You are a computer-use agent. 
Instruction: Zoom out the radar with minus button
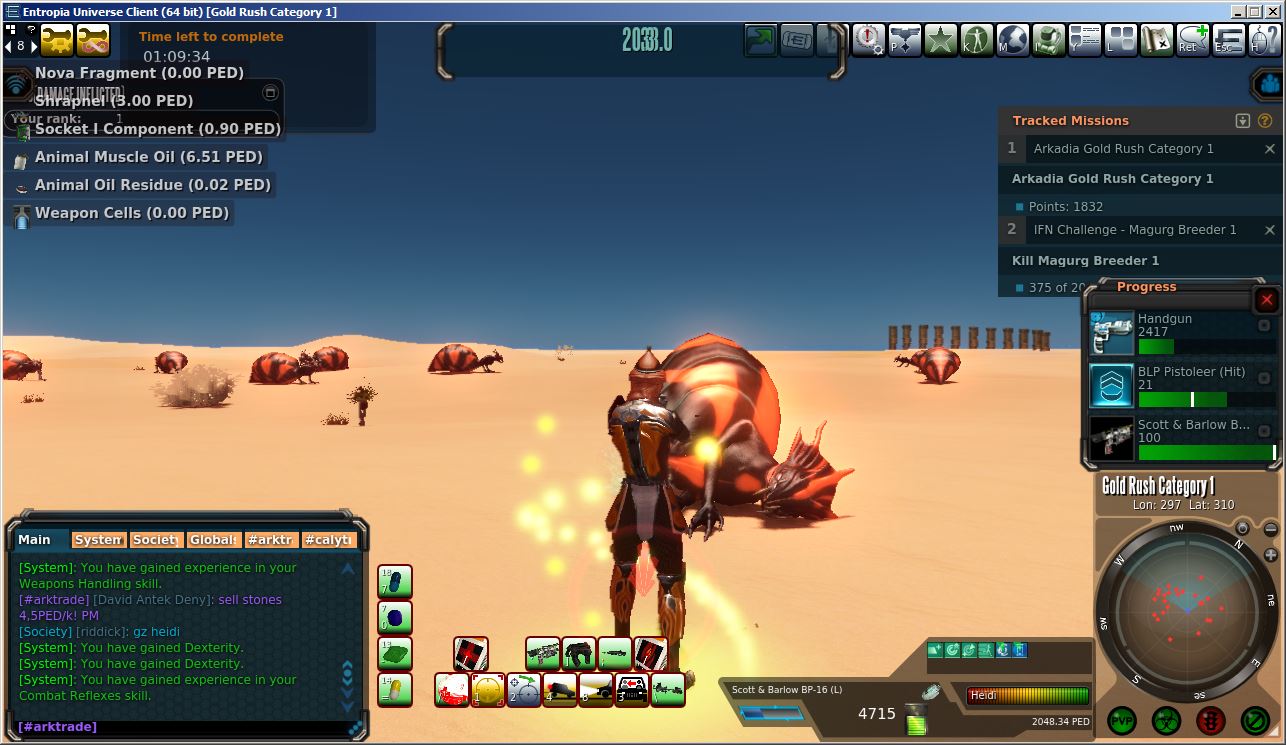coord(1243,528)
